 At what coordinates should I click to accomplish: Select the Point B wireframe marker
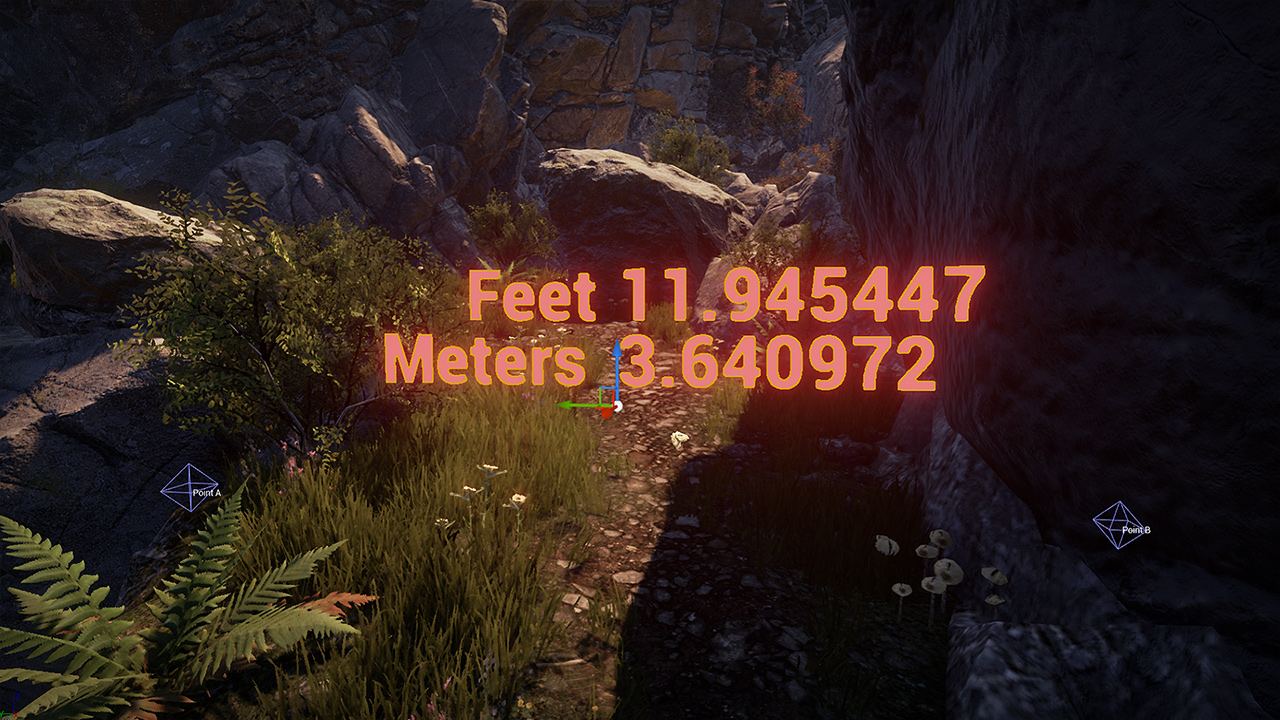[1118, 525]
